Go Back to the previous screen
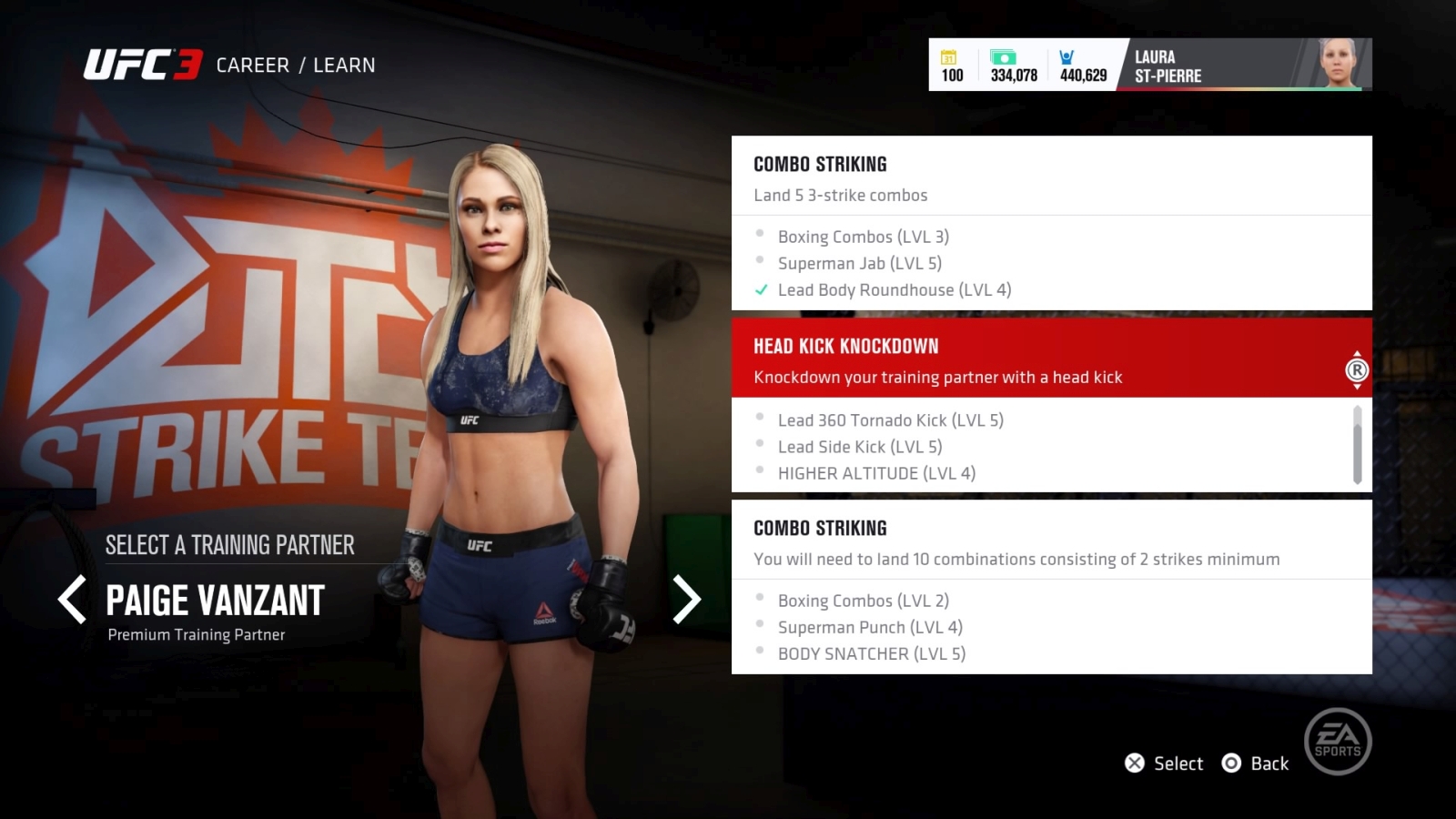Screen dimensions: 1456x819 tap(1256, 763)
